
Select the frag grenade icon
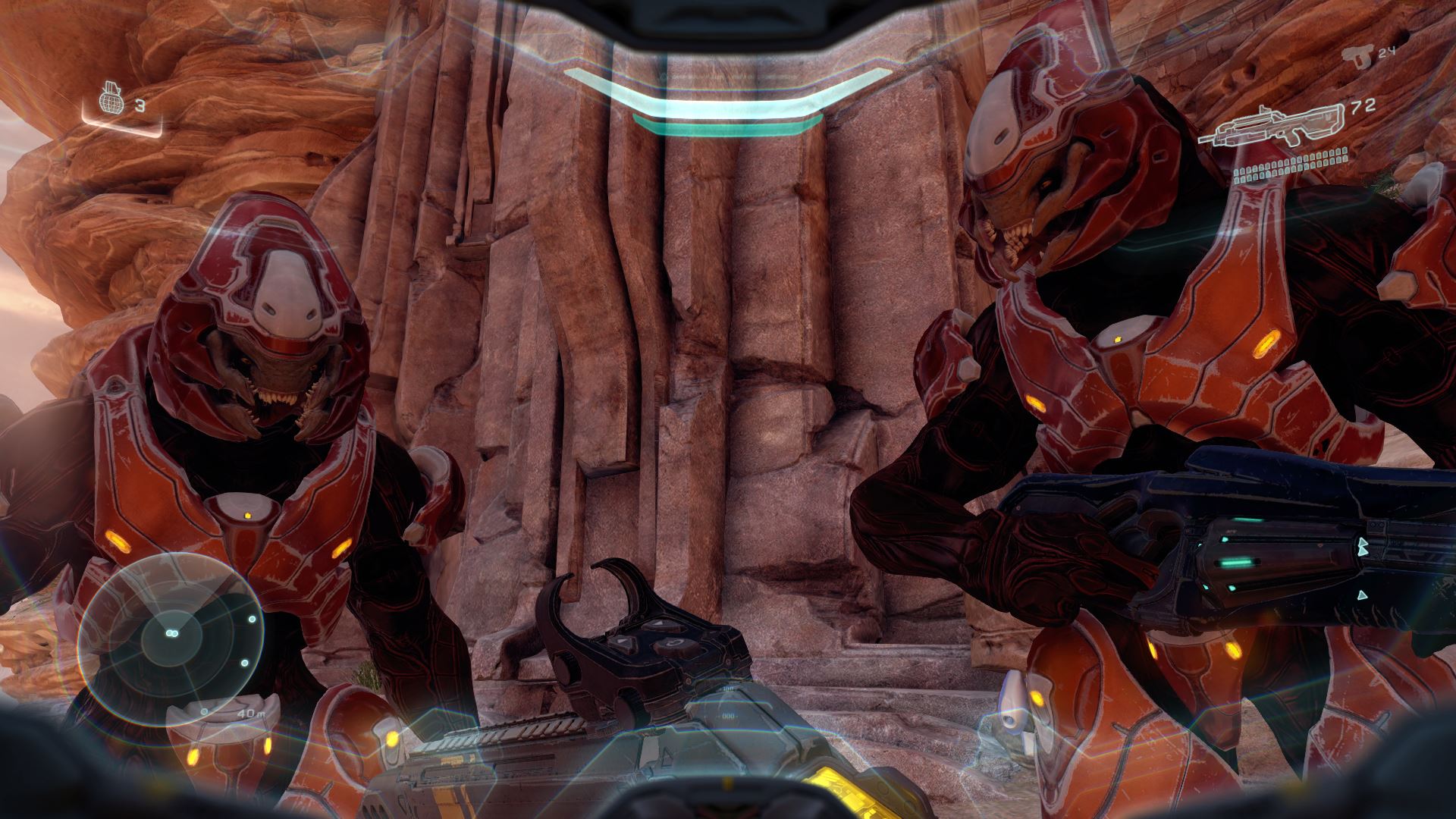pos(111,102)
